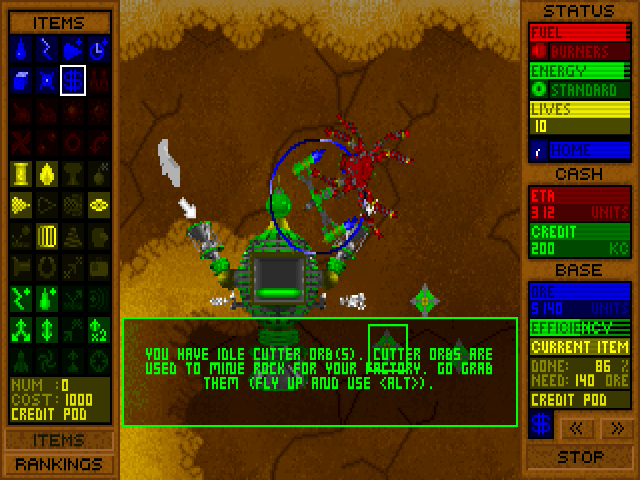Pick the blue zigzag lightning item
The image size is (640, 480).
[x=46, y=48]
